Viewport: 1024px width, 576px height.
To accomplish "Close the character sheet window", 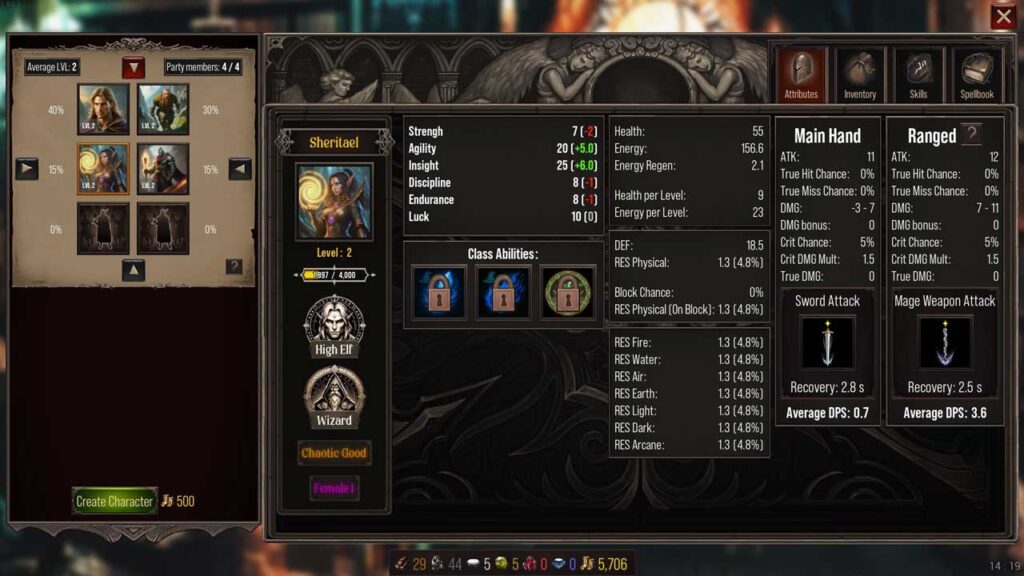I will coord(1003,17).
